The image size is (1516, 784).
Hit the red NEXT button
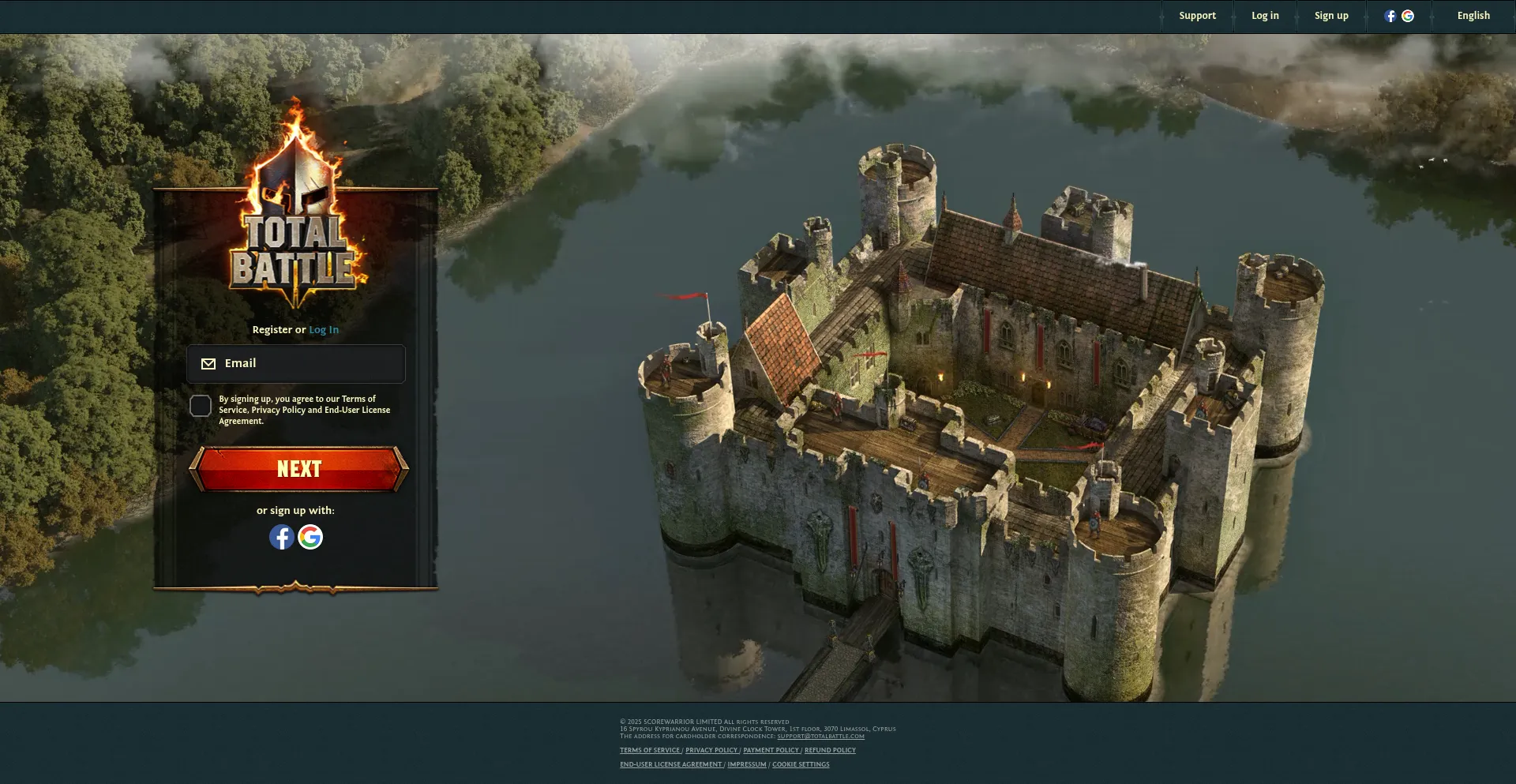[298, 469]
